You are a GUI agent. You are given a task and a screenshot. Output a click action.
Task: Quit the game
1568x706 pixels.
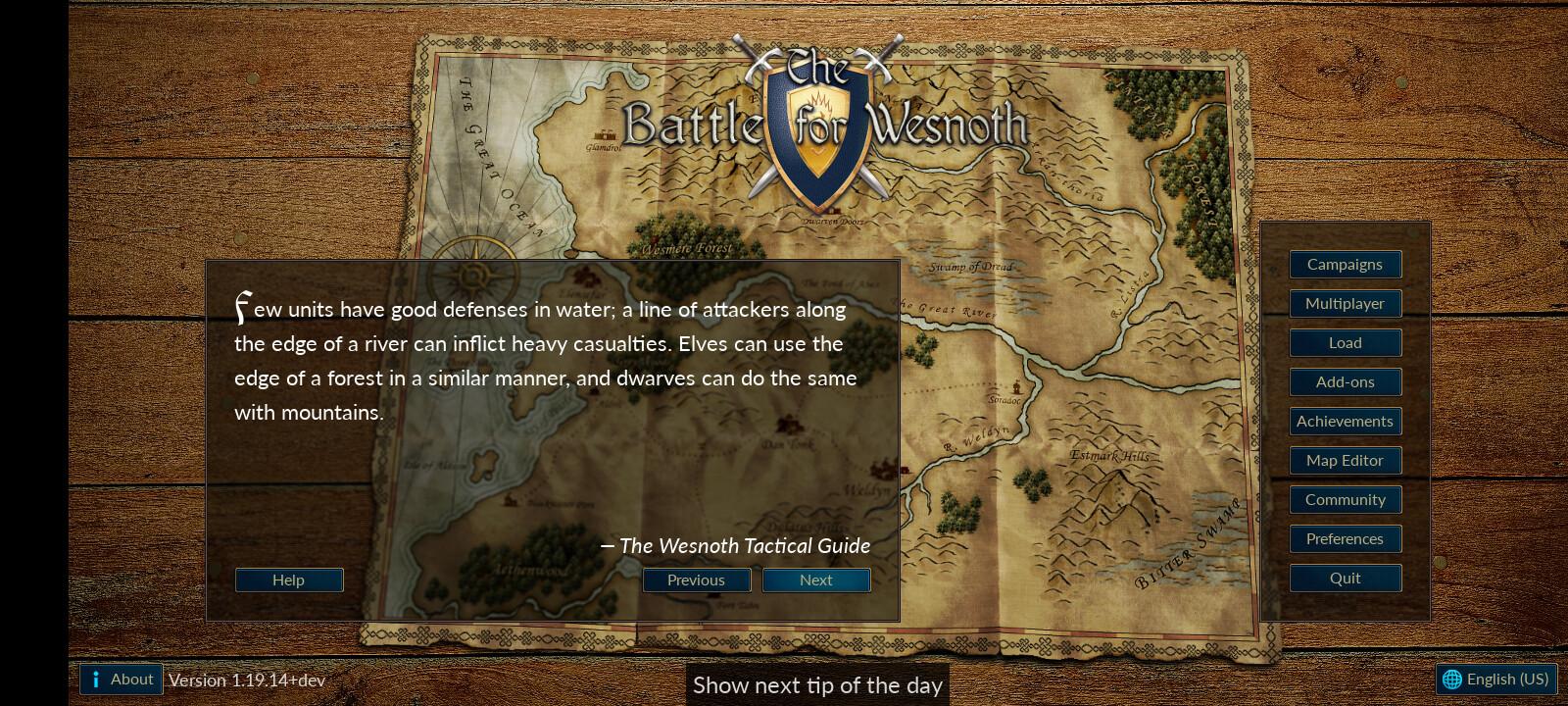(1345, 579)
